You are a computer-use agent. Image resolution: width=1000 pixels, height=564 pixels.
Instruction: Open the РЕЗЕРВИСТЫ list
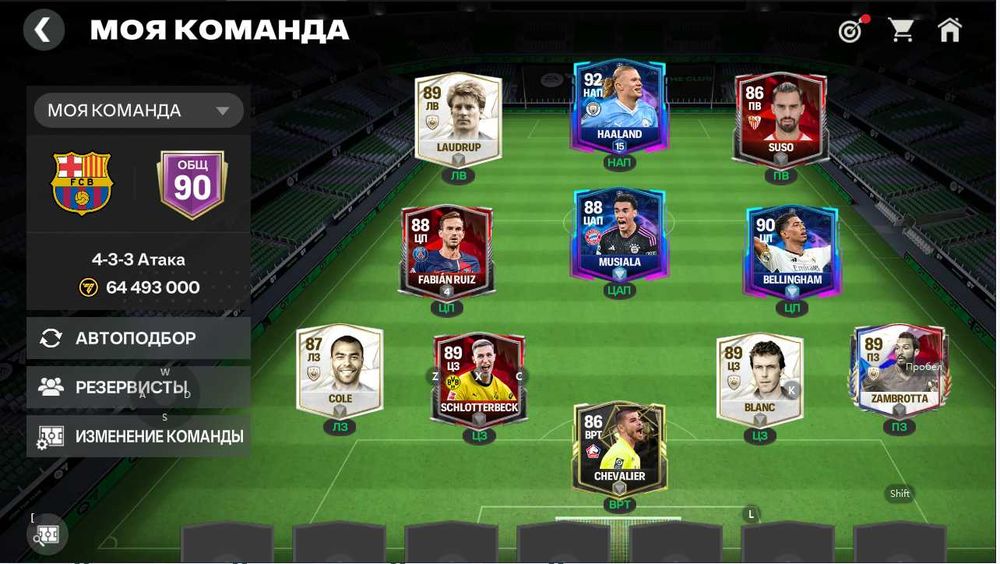click(x=138, y=387)
